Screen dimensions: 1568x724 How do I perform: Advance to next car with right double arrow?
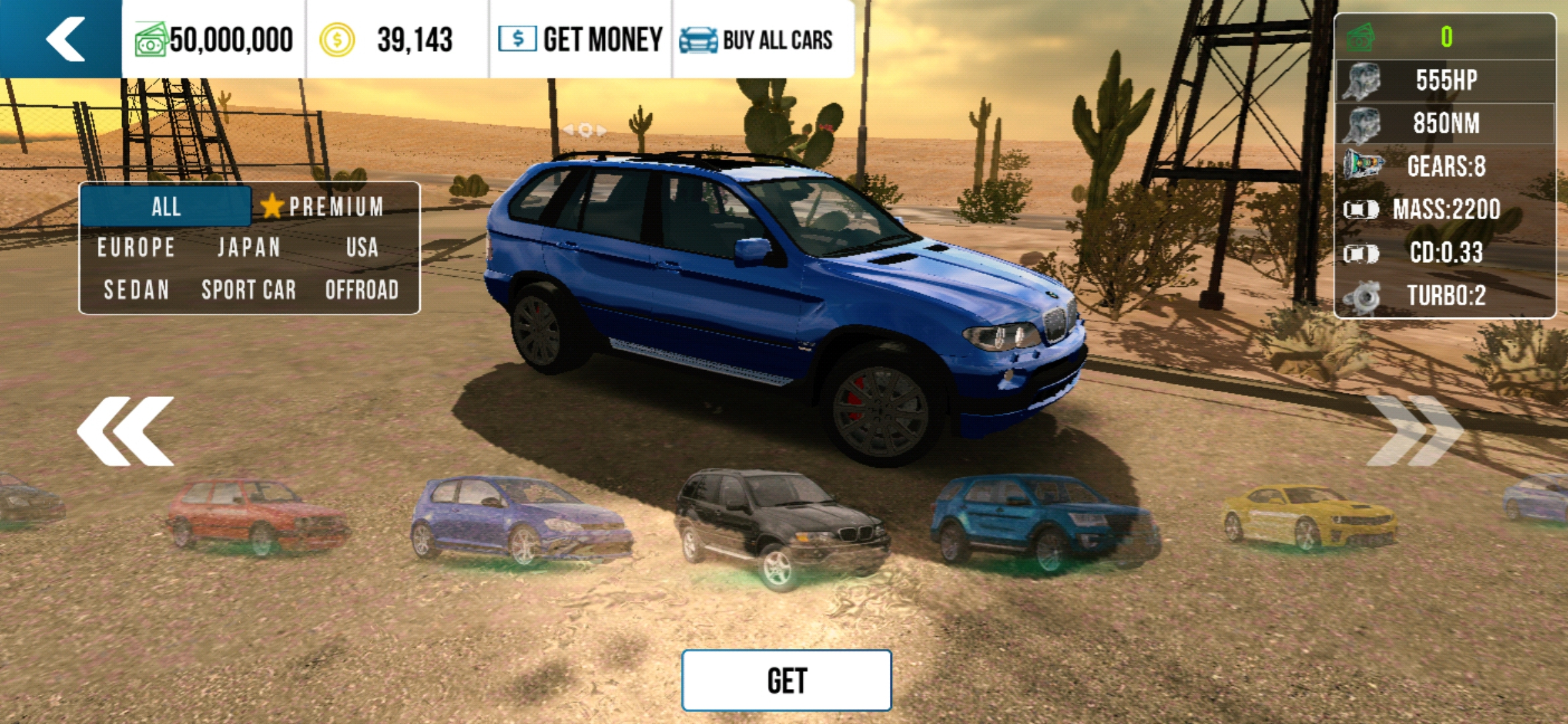(x=1413, y=431)
